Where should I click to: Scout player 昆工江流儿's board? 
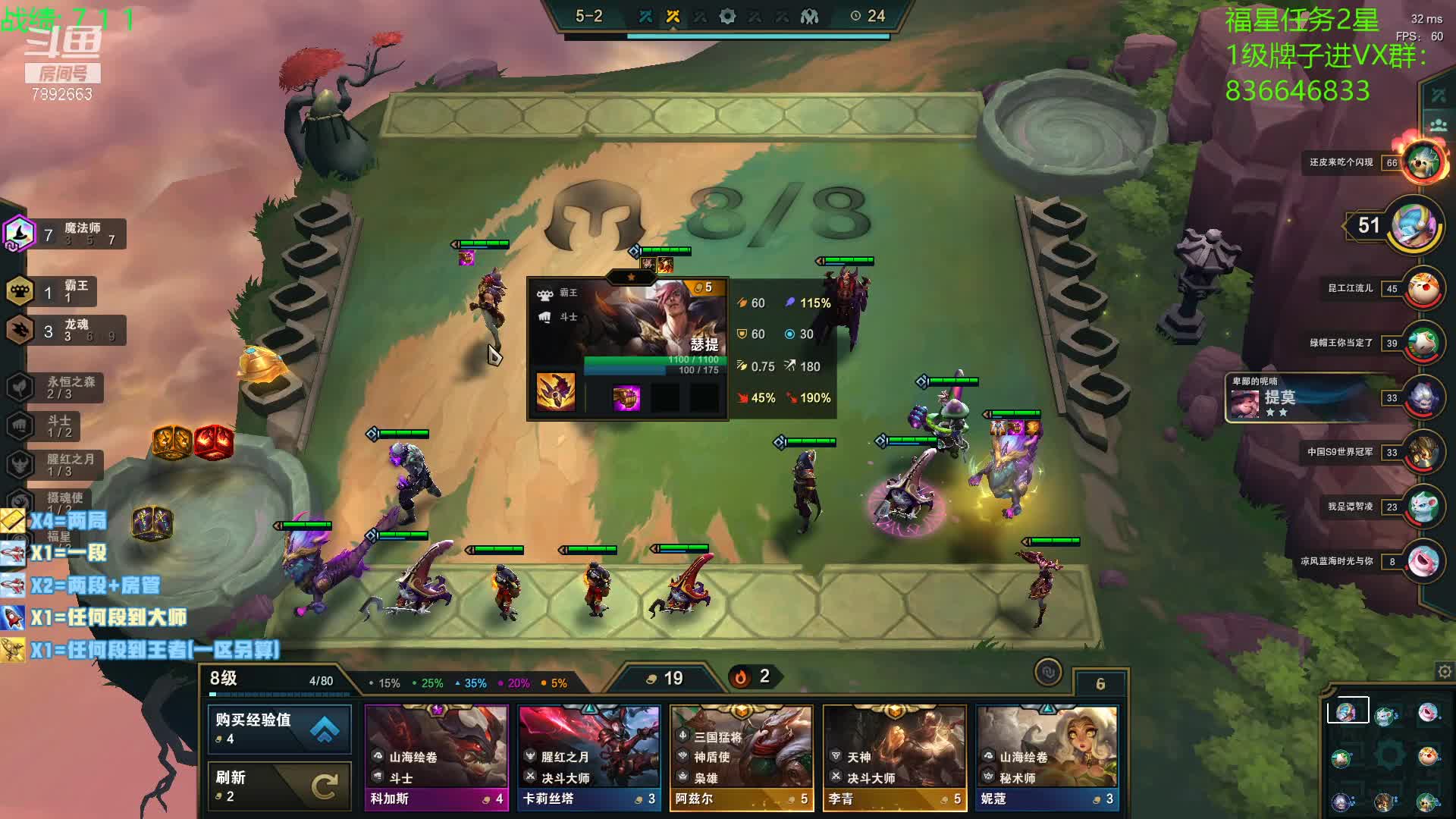pos(1423,289)
